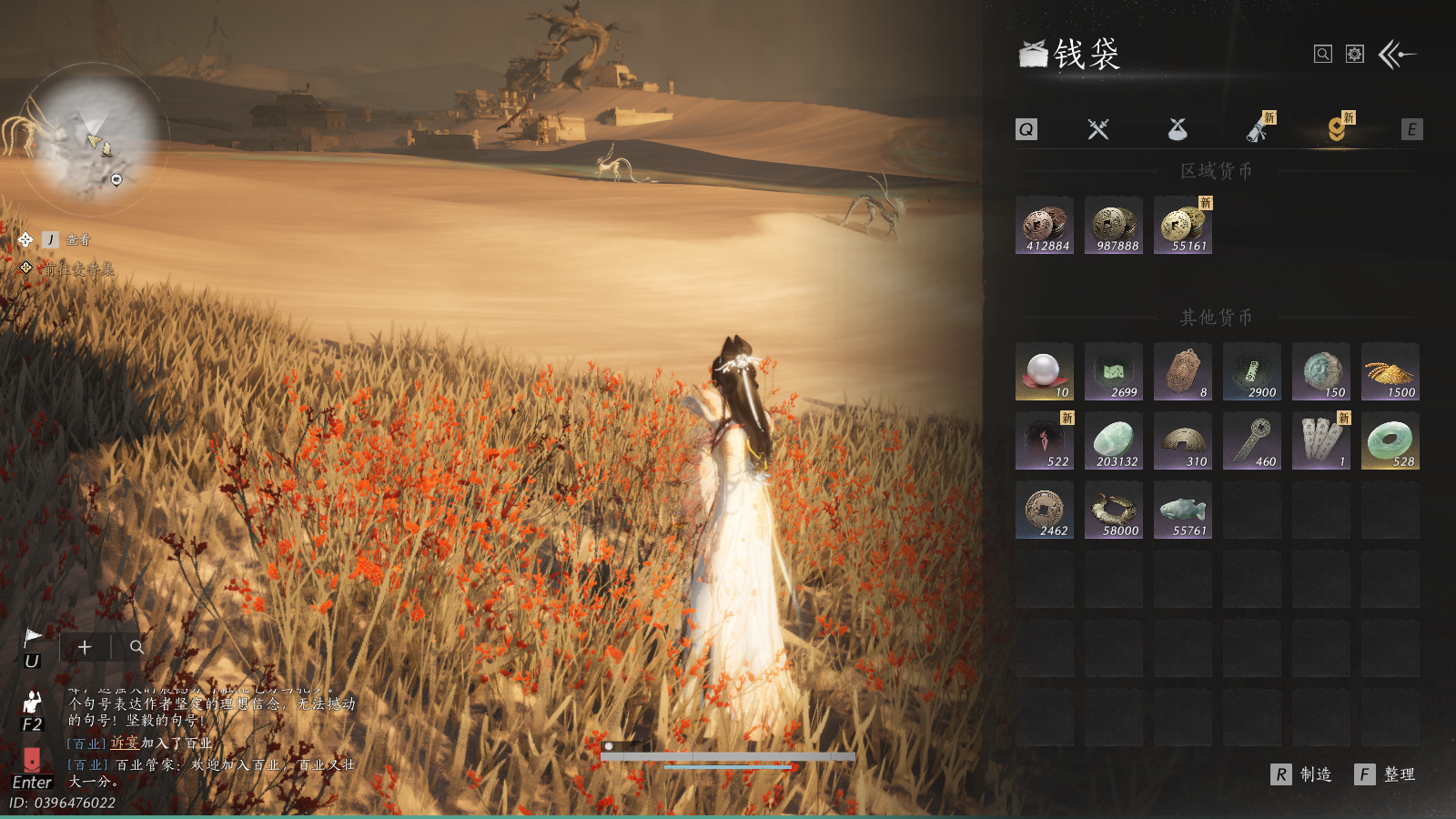Viewport: 1456px width, 819px height.
Task: Select the gold coin stack of 55161
Action: [x=1183, y=225]
